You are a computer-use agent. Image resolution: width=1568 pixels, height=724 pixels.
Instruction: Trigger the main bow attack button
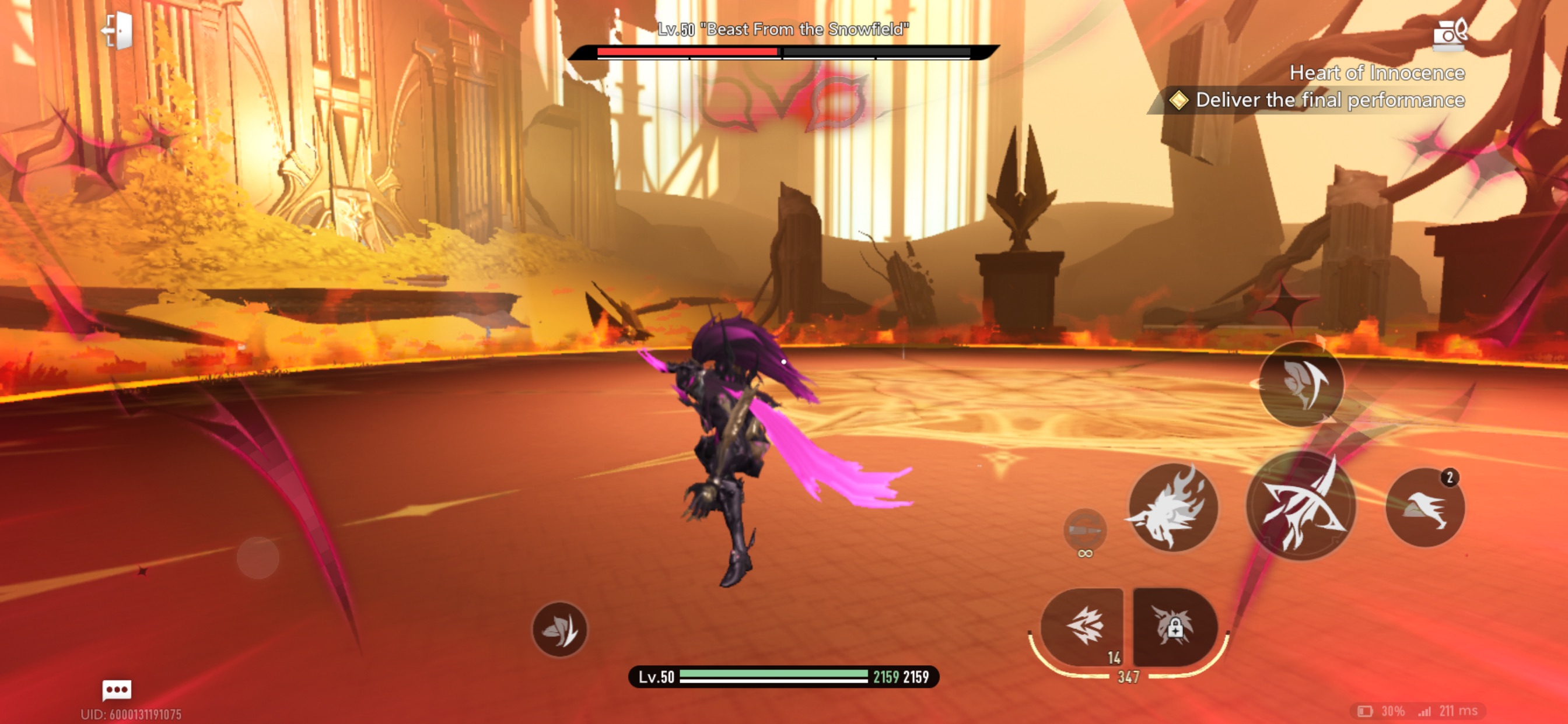[x=1301, y=506]
